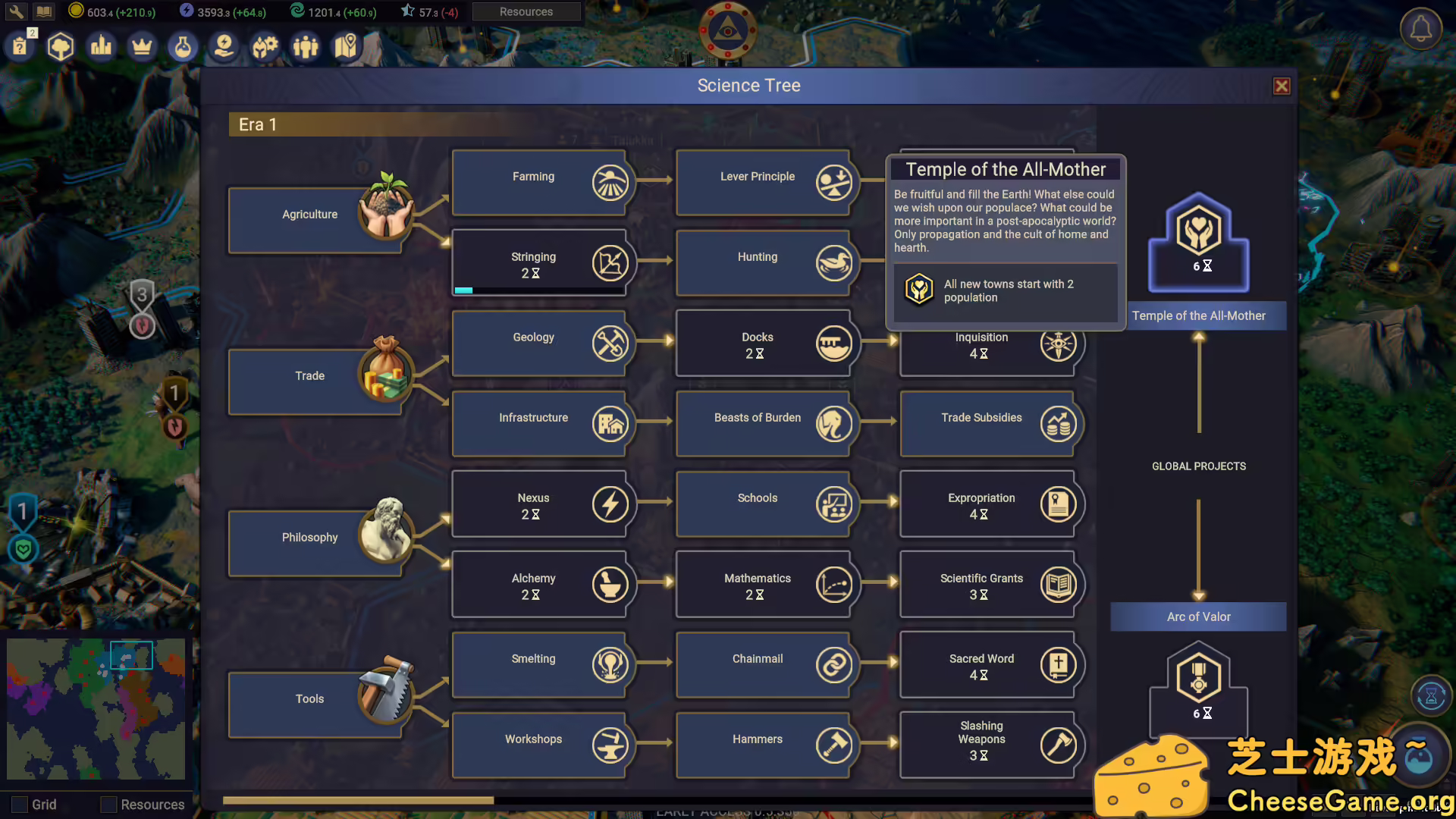The height and width of the screenshot is (819, 1456).
Task: Click the notification bell in the top right
Action: pyautogui.click(x=1420, y=29)
